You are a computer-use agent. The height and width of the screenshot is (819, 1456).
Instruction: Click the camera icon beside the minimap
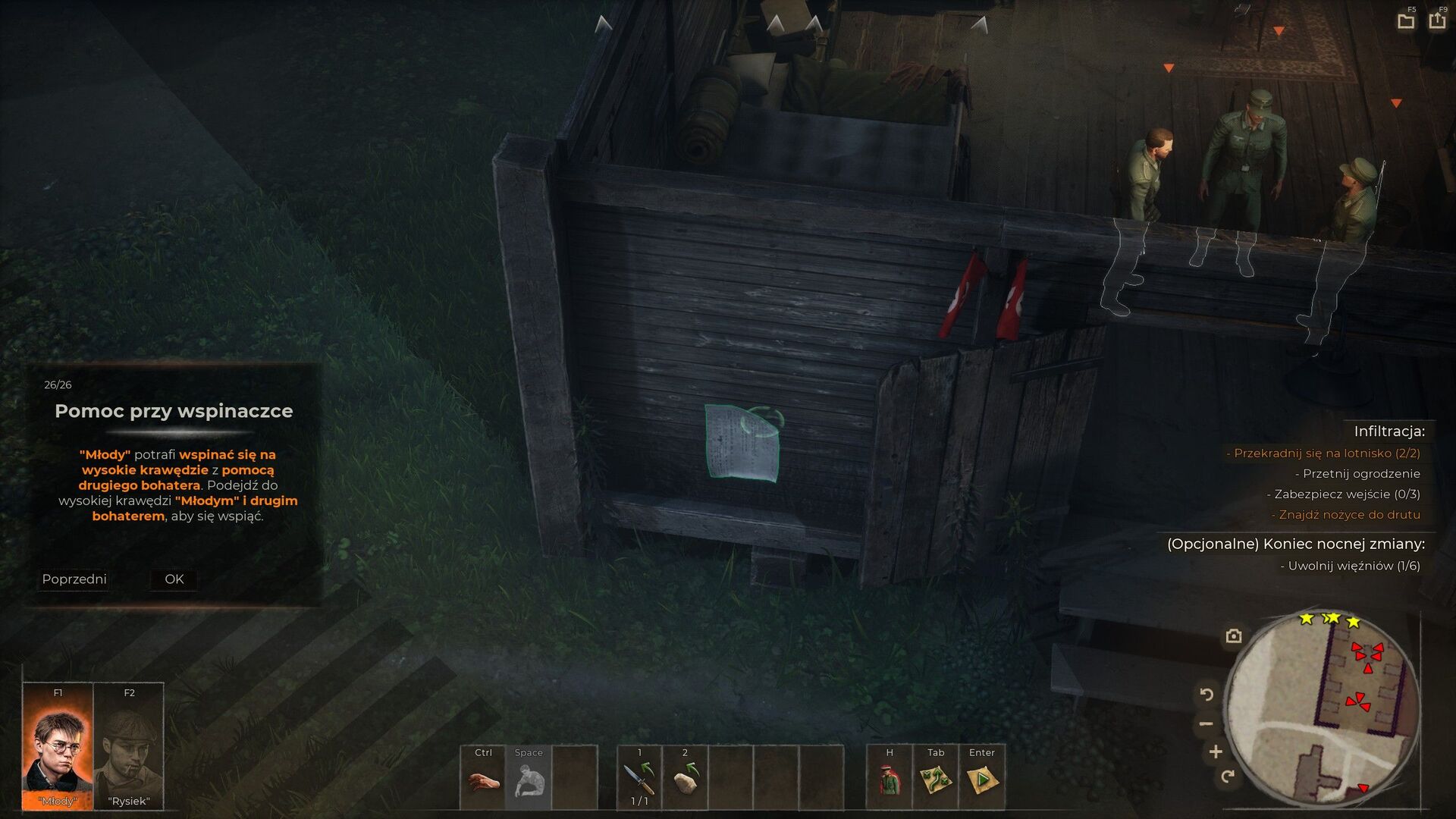1234,636
